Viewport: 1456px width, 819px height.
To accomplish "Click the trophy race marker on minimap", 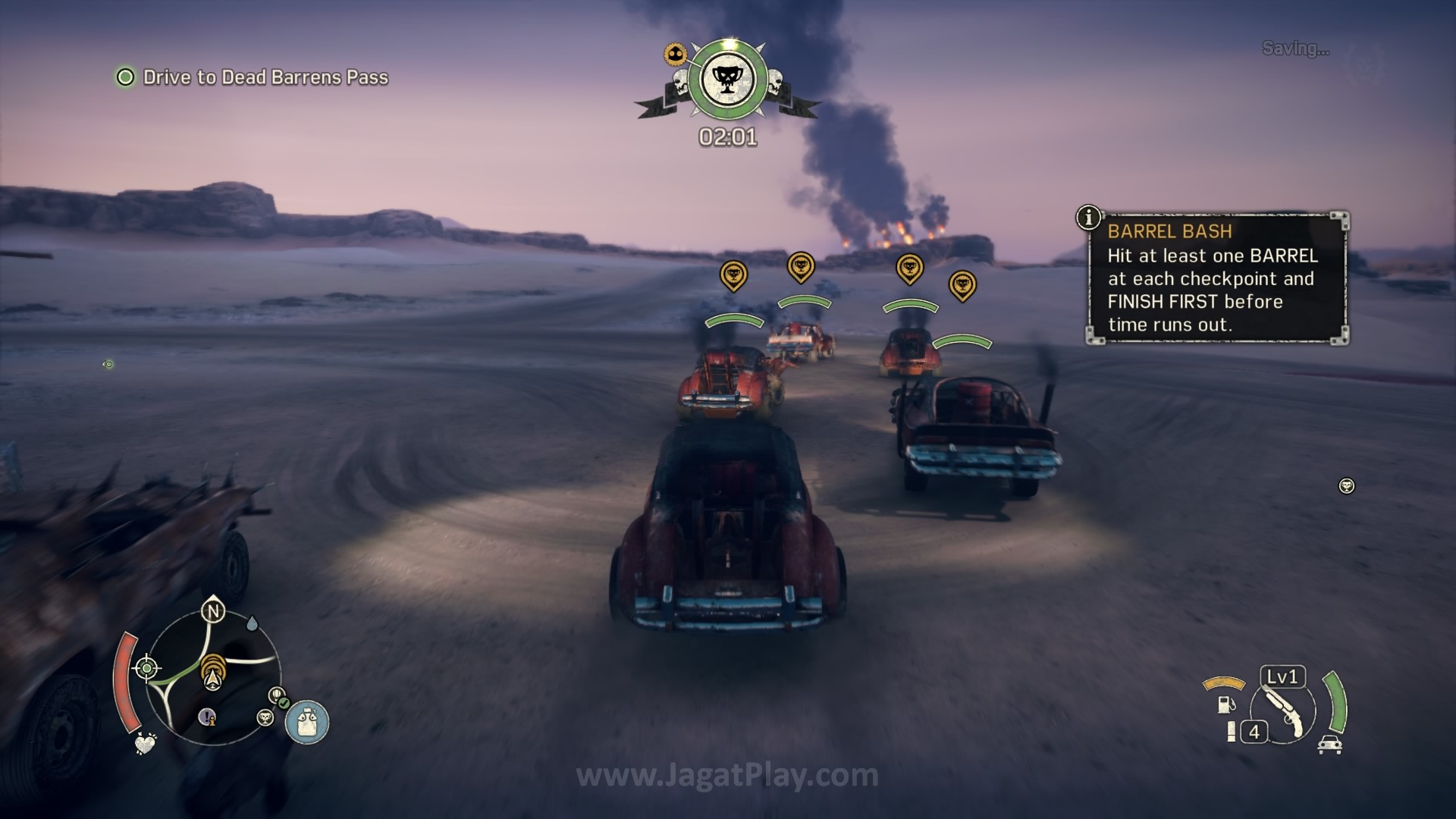I will click(265, 717).
